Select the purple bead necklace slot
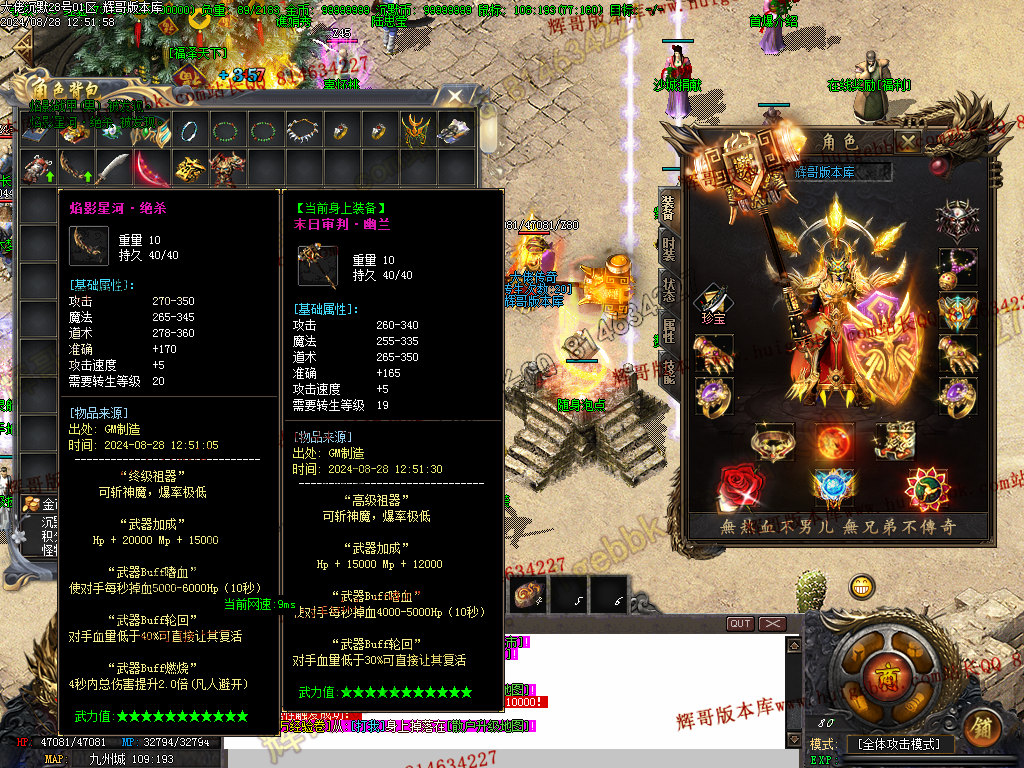This screenshot has height=768, width=1024. pos(957,265)
